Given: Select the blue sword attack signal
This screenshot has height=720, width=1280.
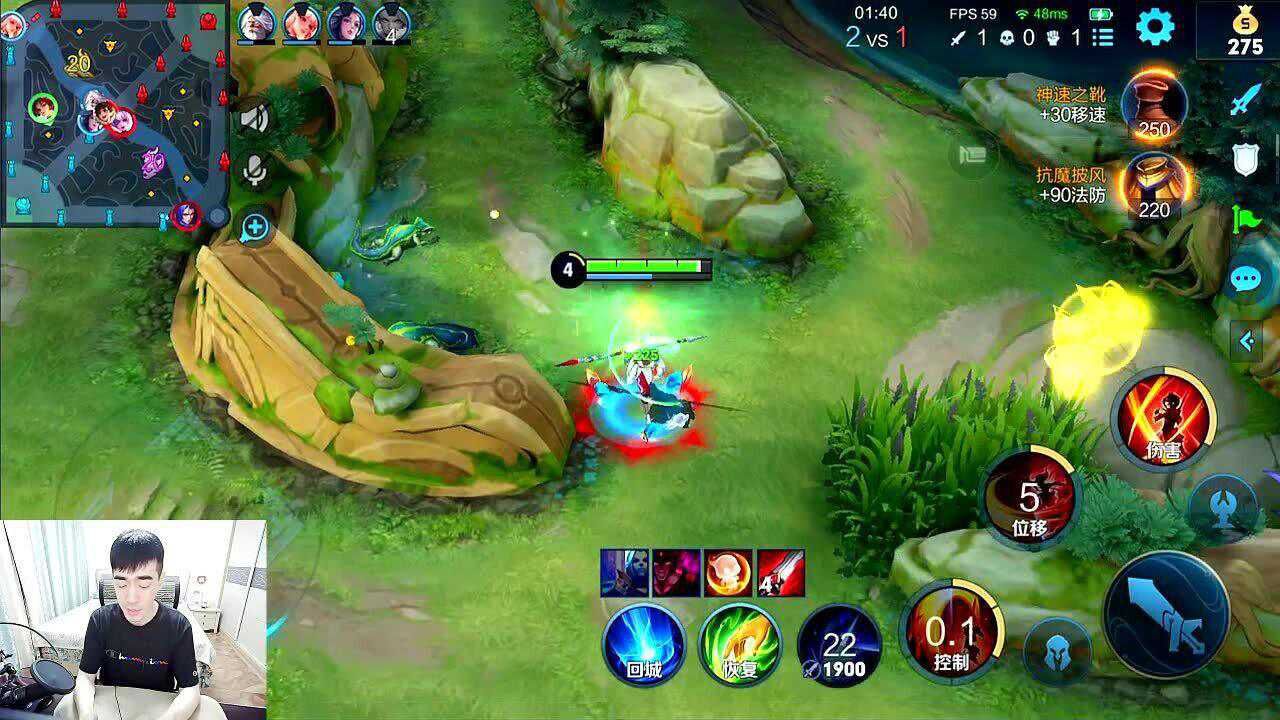Looking at the screenshot, I should pyautogui.click(x=1246, y=100).
